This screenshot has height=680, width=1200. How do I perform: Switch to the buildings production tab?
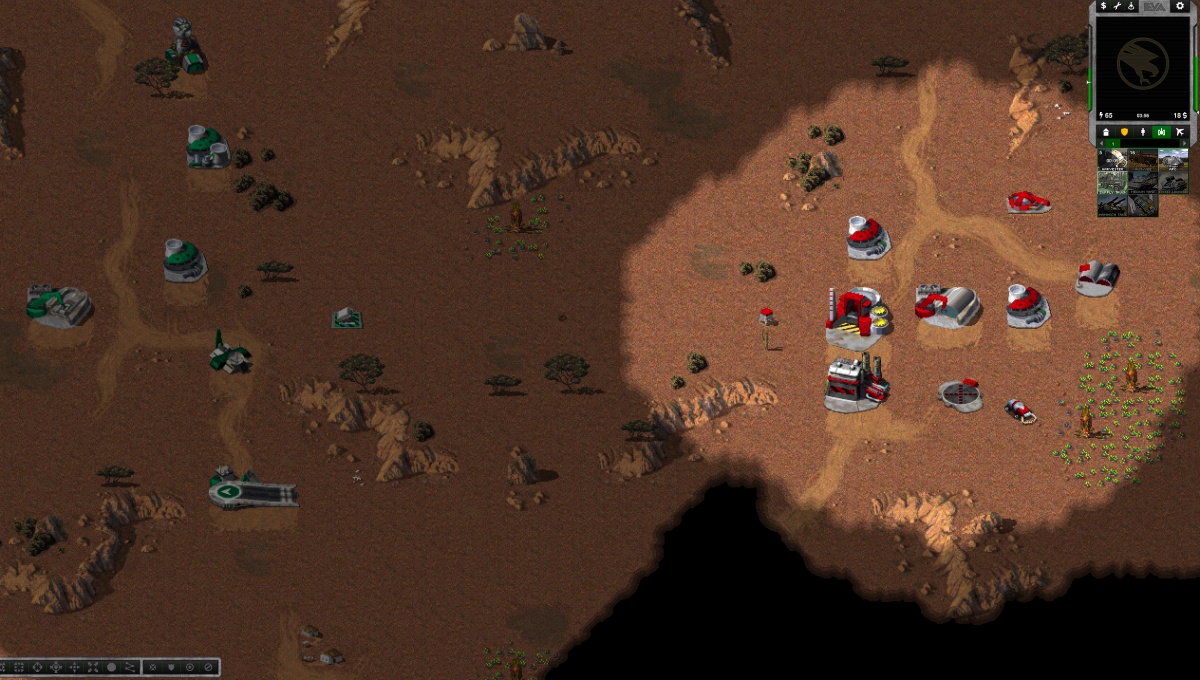(x=1104, y=132)
